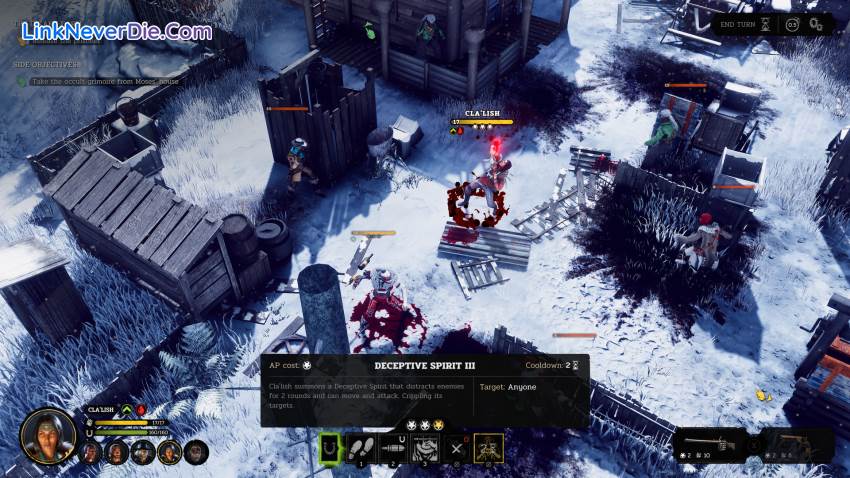Use the bullet shot ability
This screenshot has height=478, width=850.
pos(392,449)
